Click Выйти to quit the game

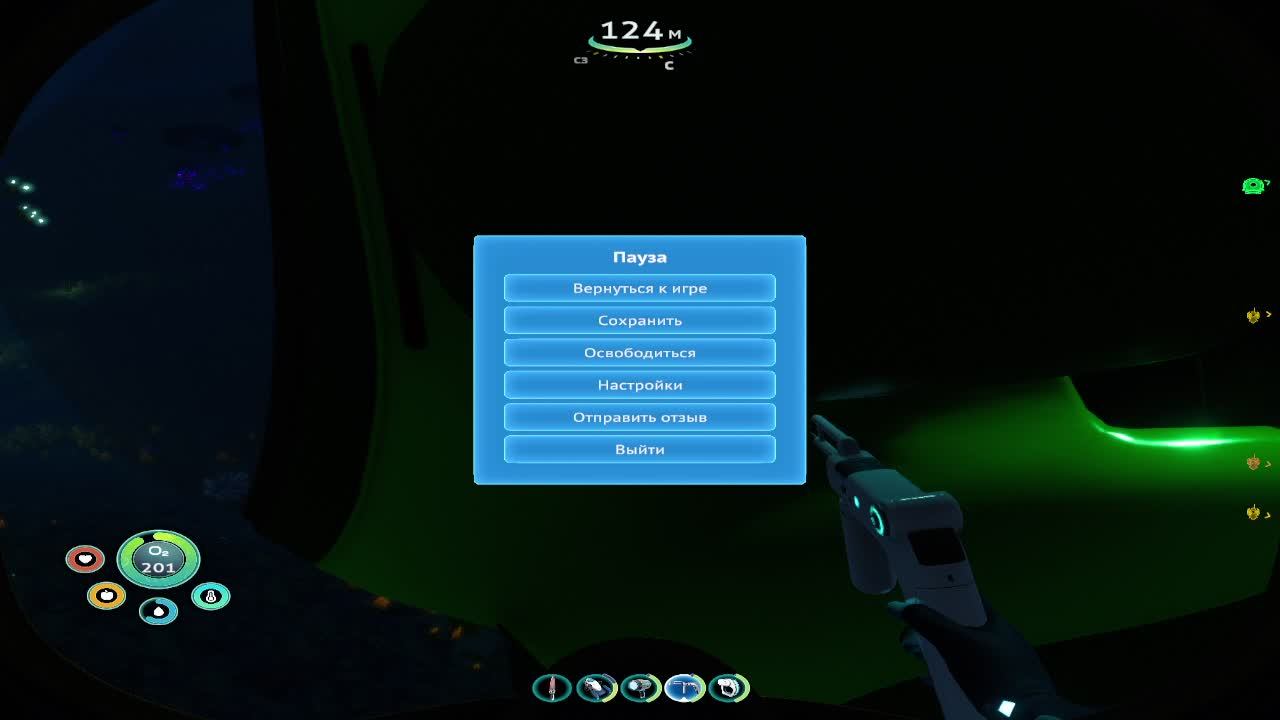(x=640, y=449)
